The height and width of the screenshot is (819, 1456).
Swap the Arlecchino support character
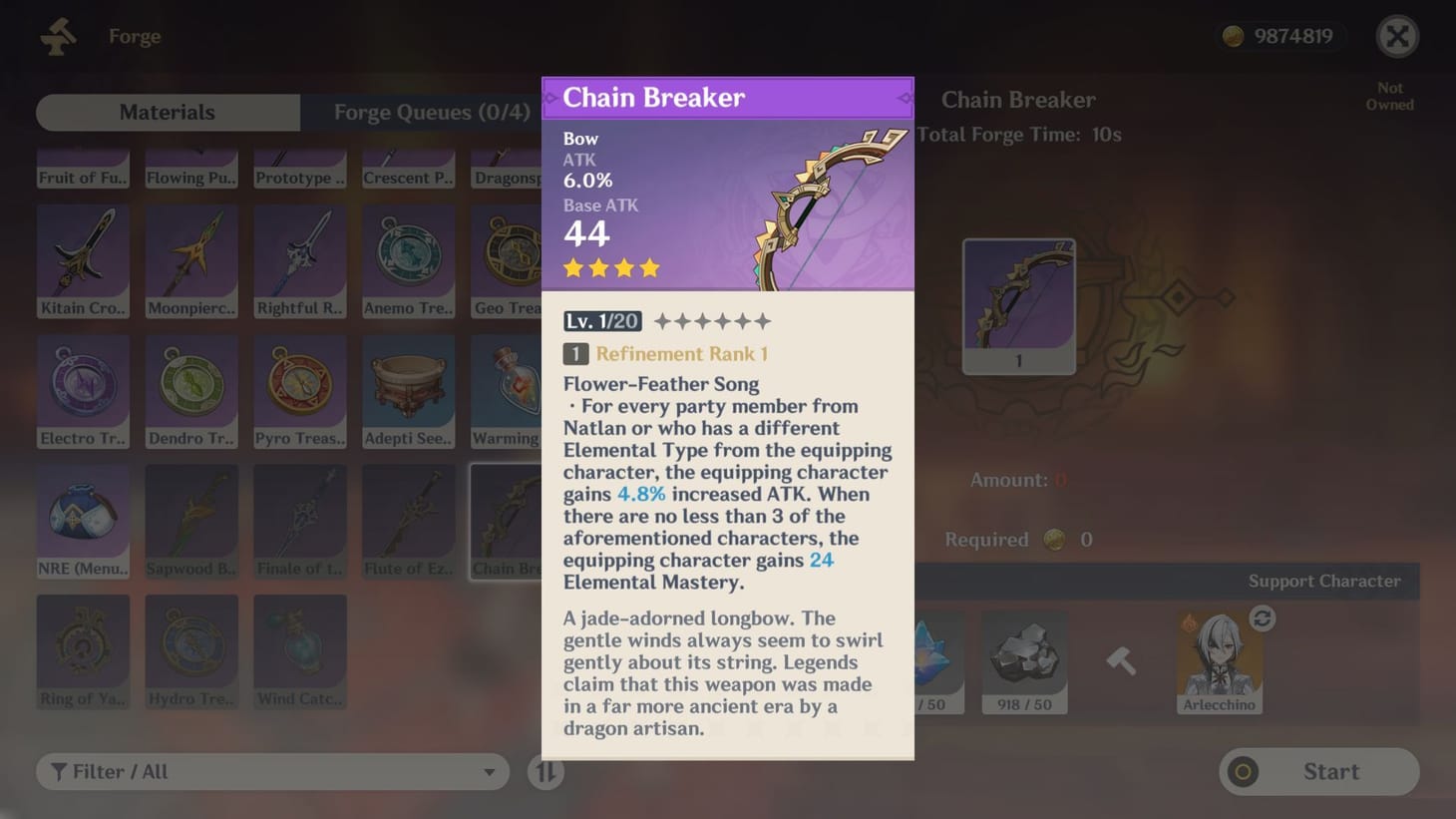pyautogui.click(x=1262, y=618)
